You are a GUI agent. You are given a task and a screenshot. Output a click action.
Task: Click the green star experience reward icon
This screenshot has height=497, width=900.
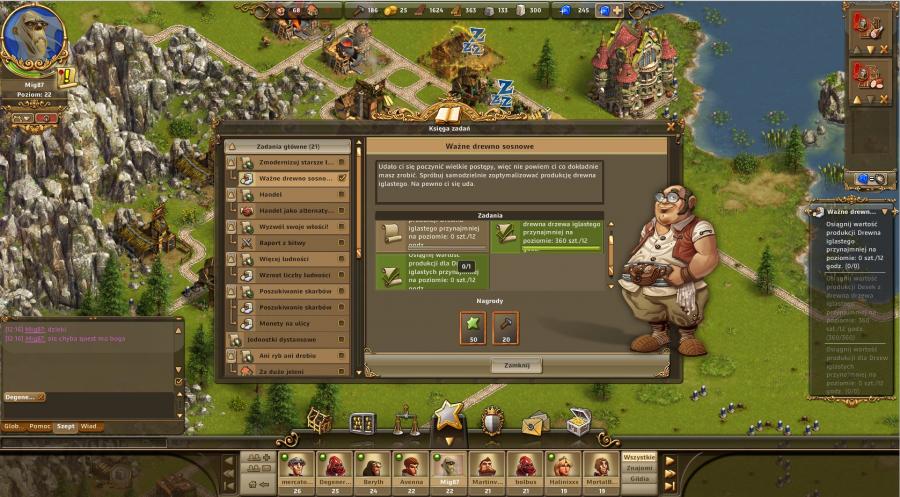click(472, 326)
